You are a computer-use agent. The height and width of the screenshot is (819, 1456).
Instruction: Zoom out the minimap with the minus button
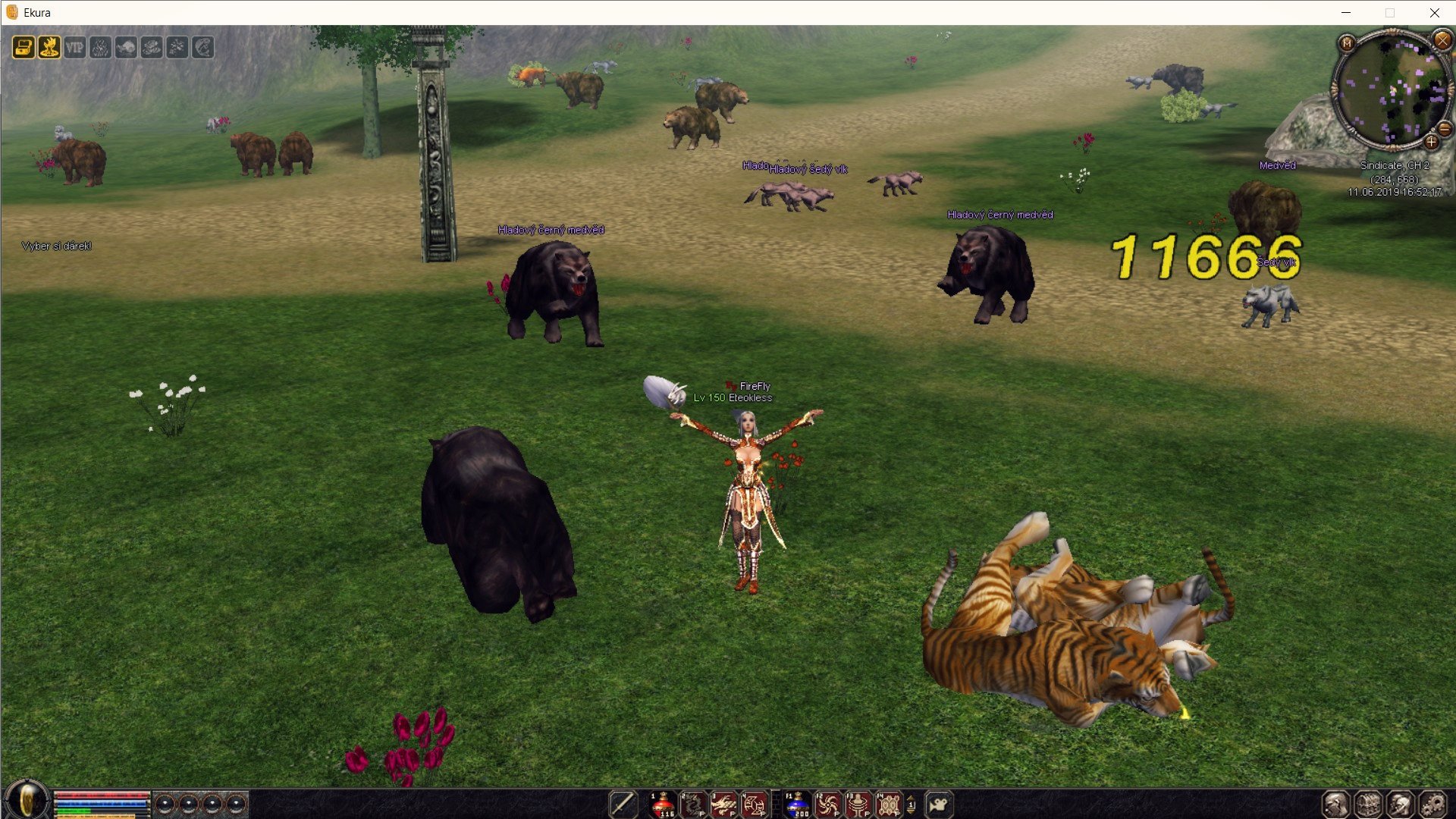(x=1445, y=128)
